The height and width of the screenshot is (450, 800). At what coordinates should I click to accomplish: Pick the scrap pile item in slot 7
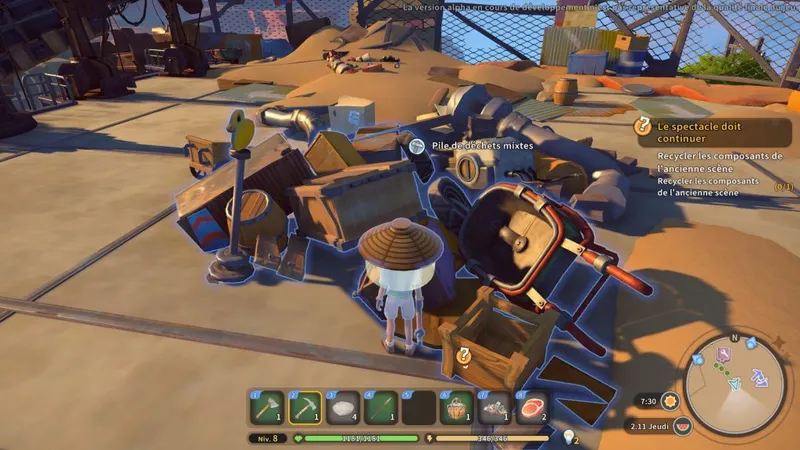pos(495,407)
